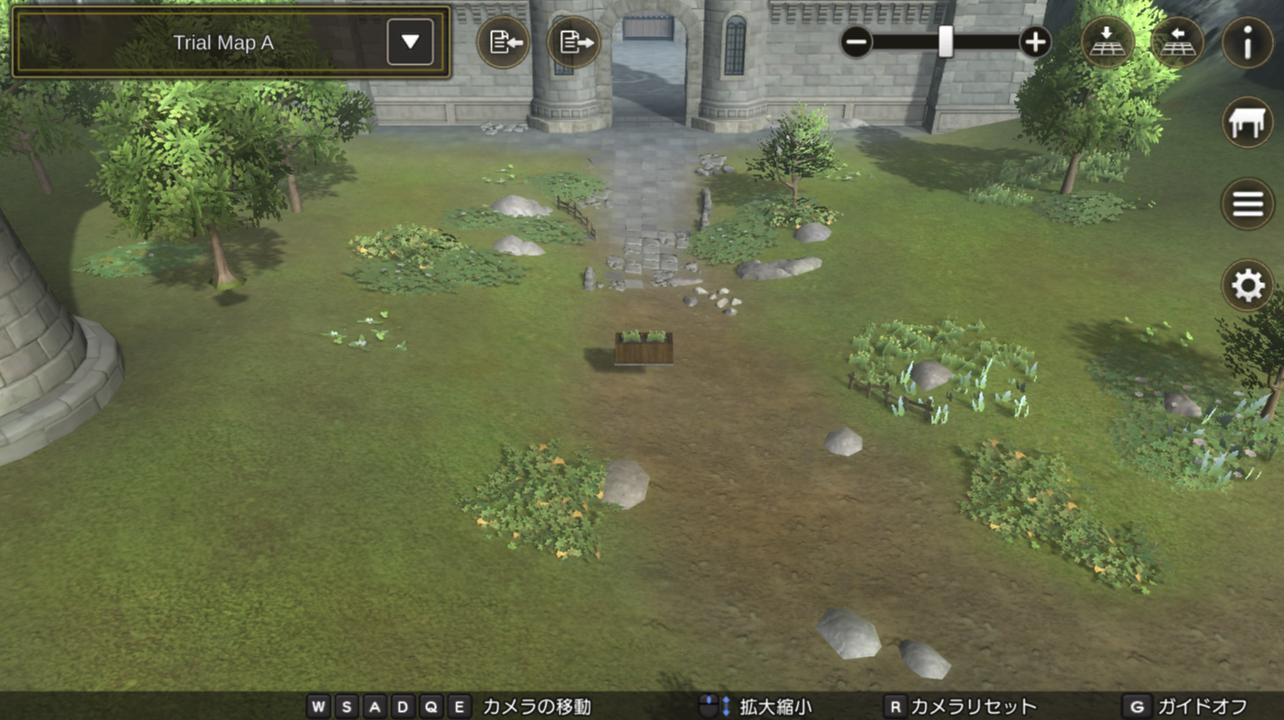Screen dimensions: 1284x720
Task: Click the grid icon with left arrow
Action: point(1177,42)
